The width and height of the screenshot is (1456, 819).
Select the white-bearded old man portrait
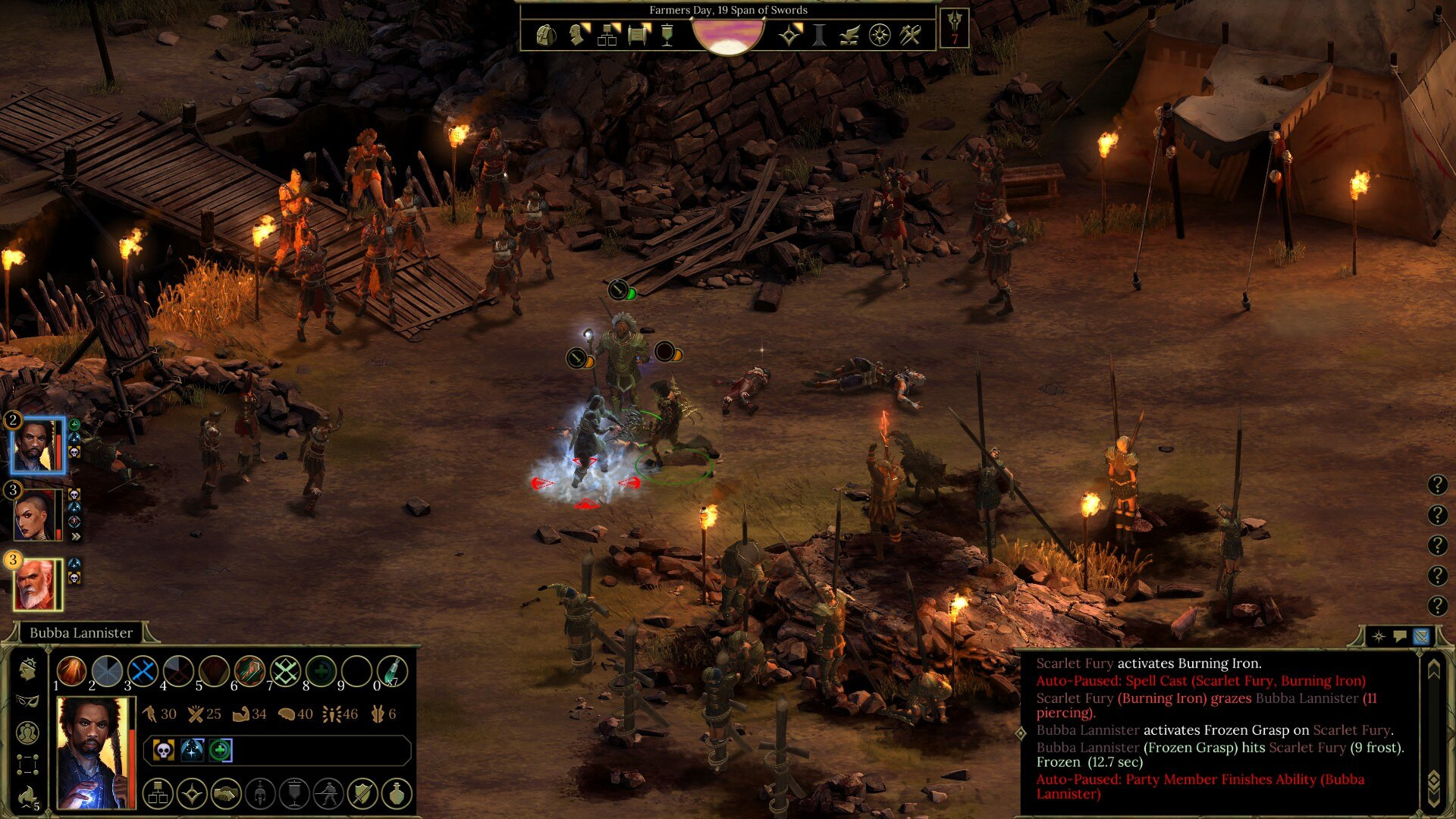pyautogui.click(x=36, y=585)
